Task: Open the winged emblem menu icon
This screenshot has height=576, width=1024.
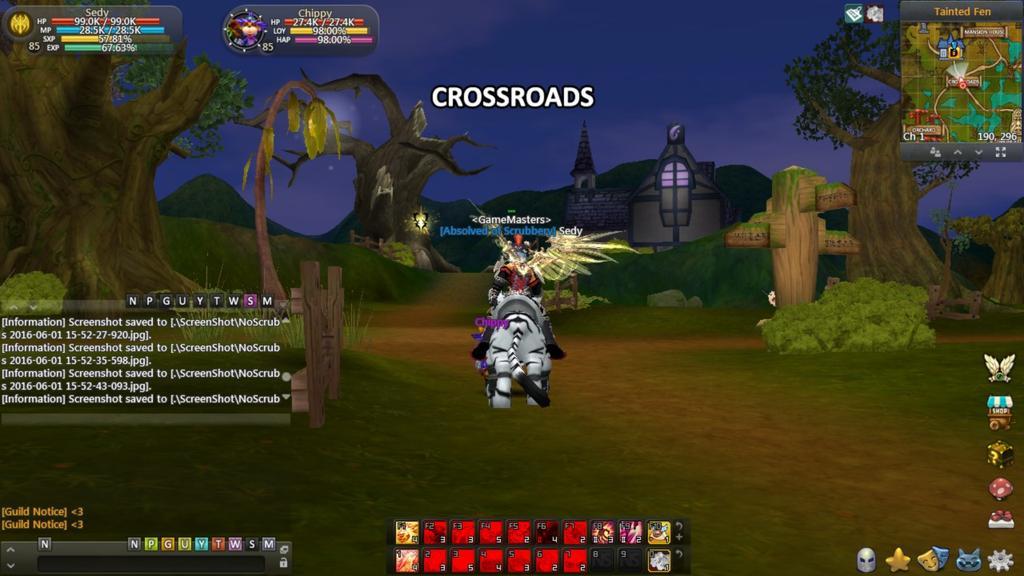Action: 999,367
